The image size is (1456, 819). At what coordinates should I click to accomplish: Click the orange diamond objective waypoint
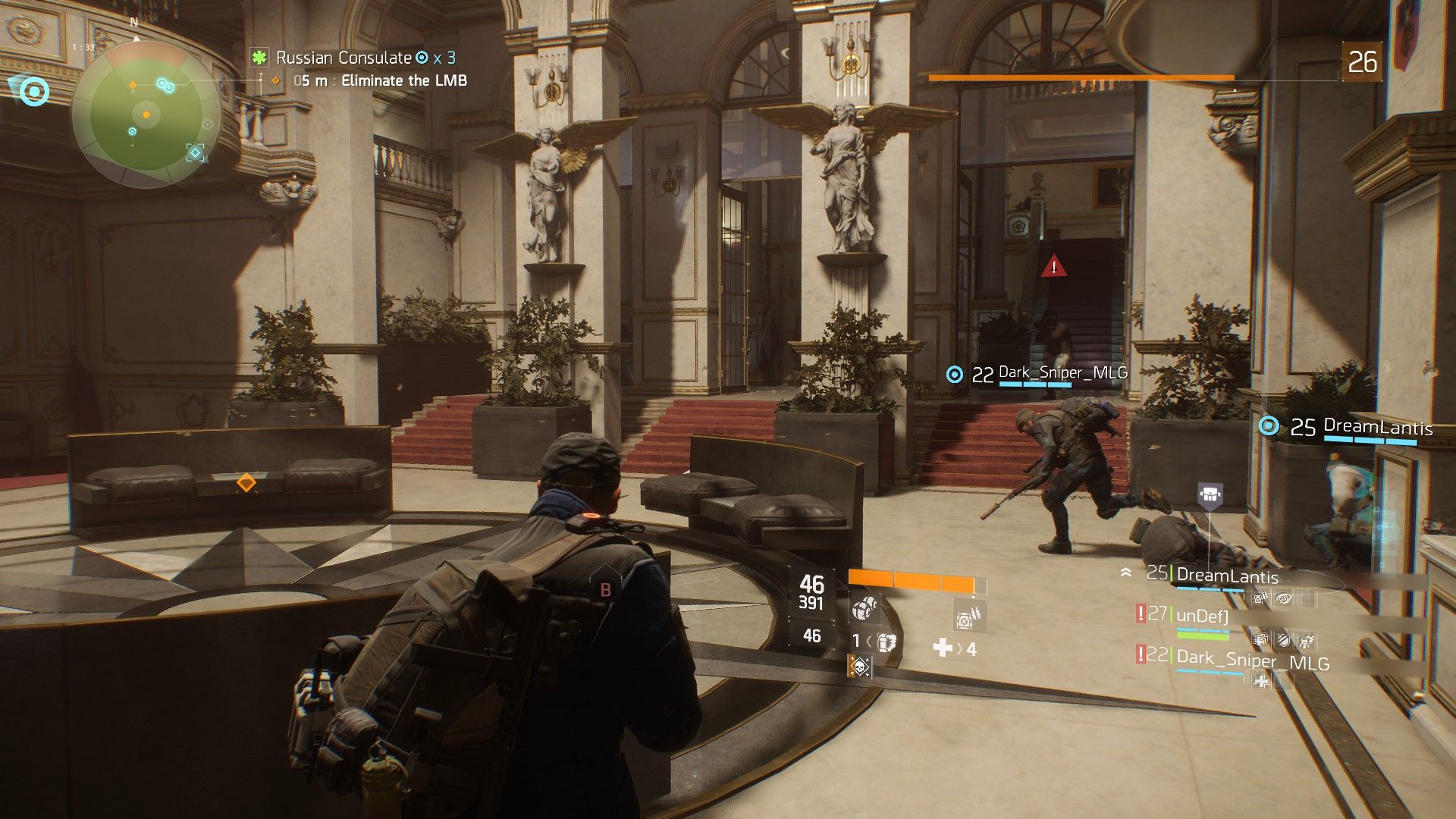click(246, 482)
